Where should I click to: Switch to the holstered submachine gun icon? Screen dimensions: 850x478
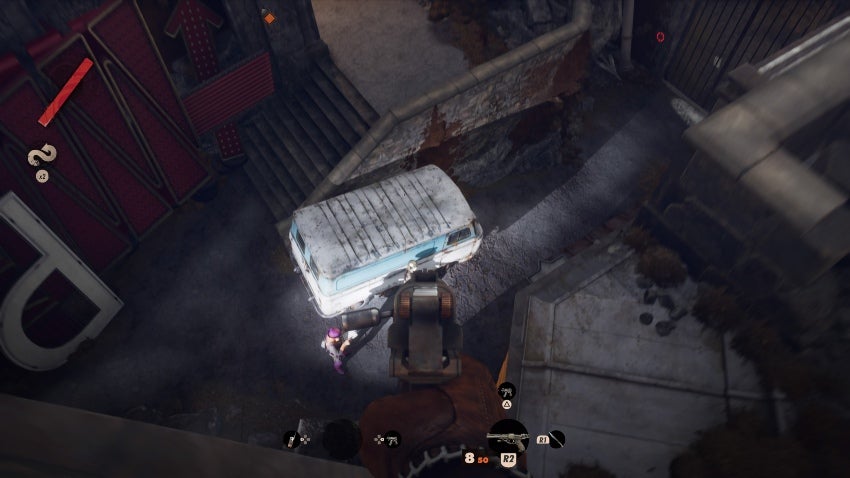point(506,389)
